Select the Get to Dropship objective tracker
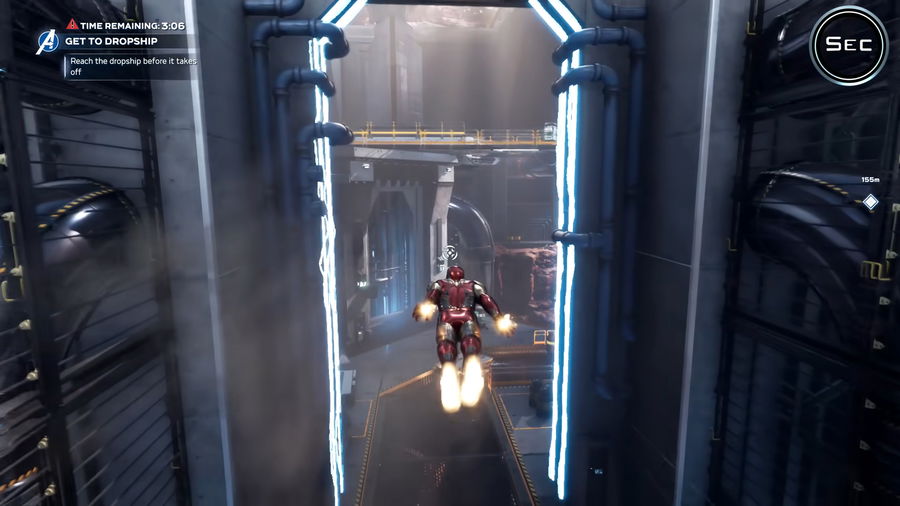The width and height of the screenshot is (900, 506). tap(110, 42)
